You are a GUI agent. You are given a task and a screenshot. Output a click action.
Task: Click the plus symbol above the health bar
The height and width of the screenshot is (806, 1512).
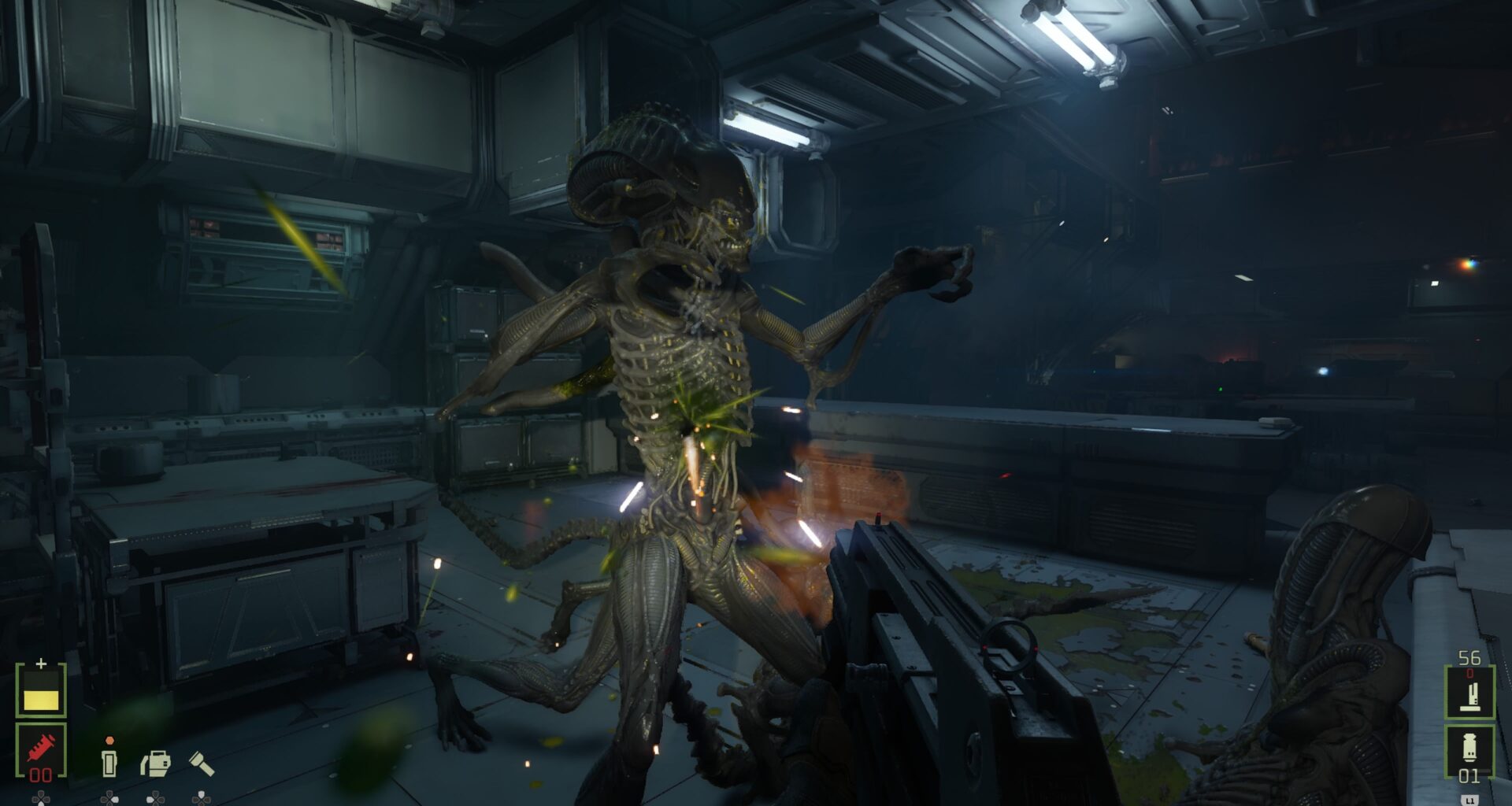click(x=41, y=662)
